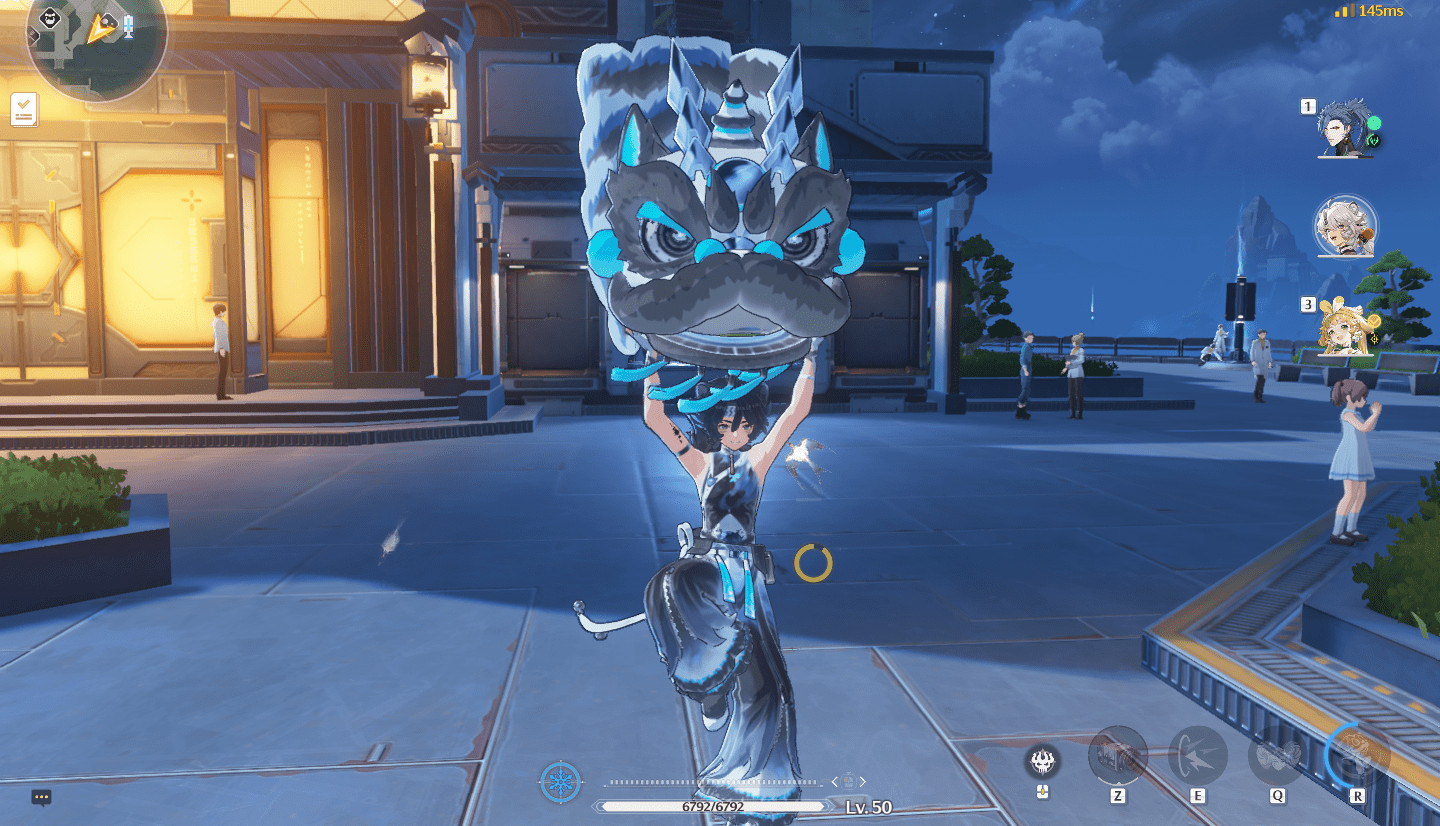
Task: Open the quest tracker checklist icon below the minimap
Action: pyautogui.click(x=24, y=110)
